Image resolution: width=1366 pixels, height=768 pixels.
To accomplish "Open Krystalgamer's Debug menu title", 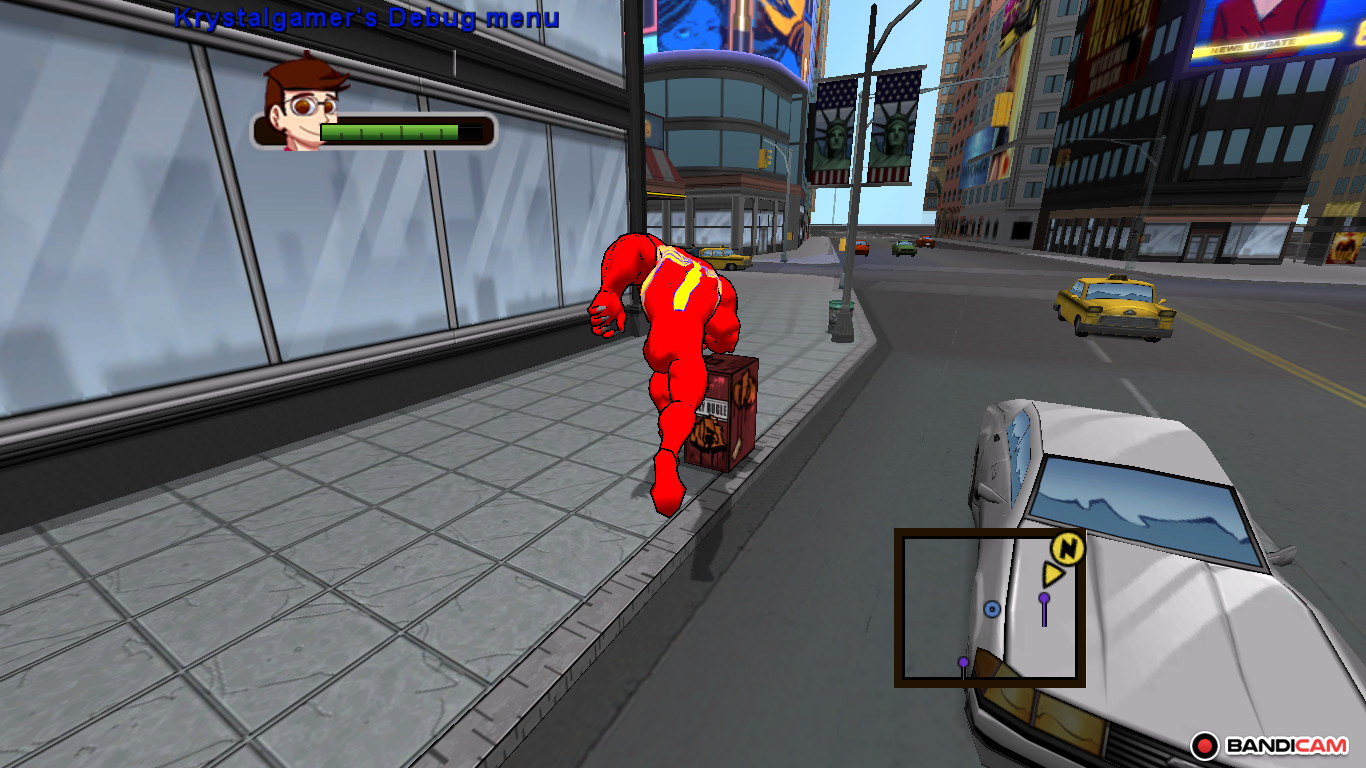I will click(x=367, y=17).
